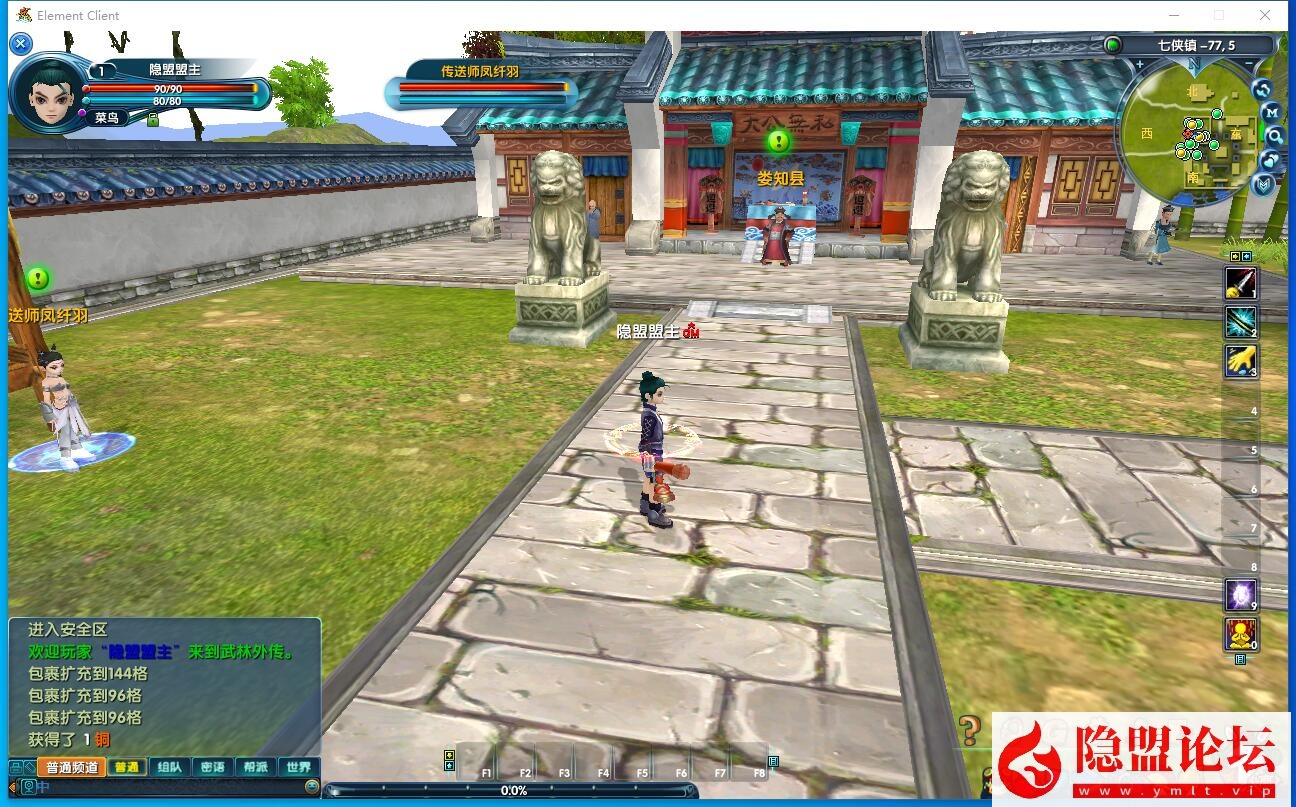Screen dimensions: 1296x807
Task: Activate the meditation skill in slot 0
Action: point(1241,634)
